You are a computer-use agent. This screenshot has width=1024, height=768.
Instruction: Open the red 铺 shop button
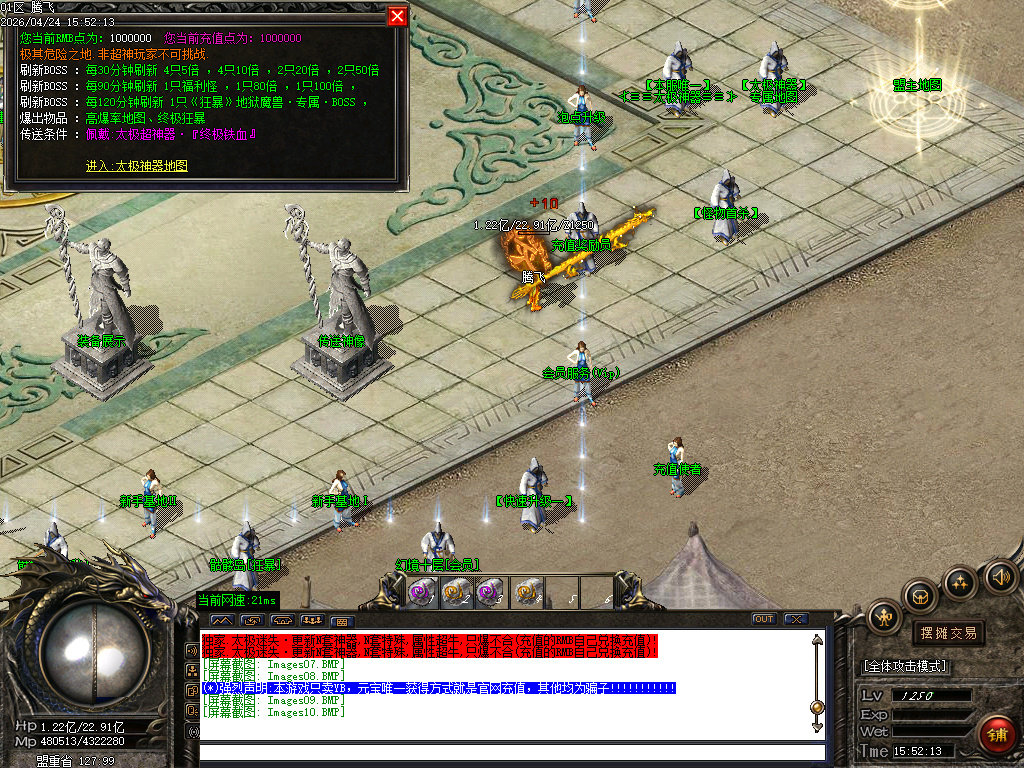997,733
